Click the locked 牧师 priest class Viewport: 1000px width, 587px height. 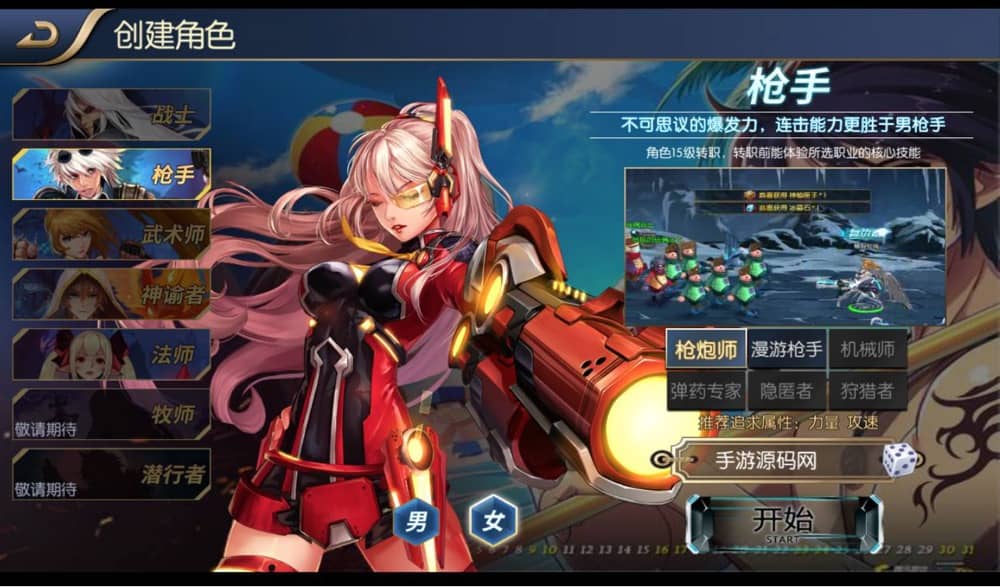coord(111,414)
